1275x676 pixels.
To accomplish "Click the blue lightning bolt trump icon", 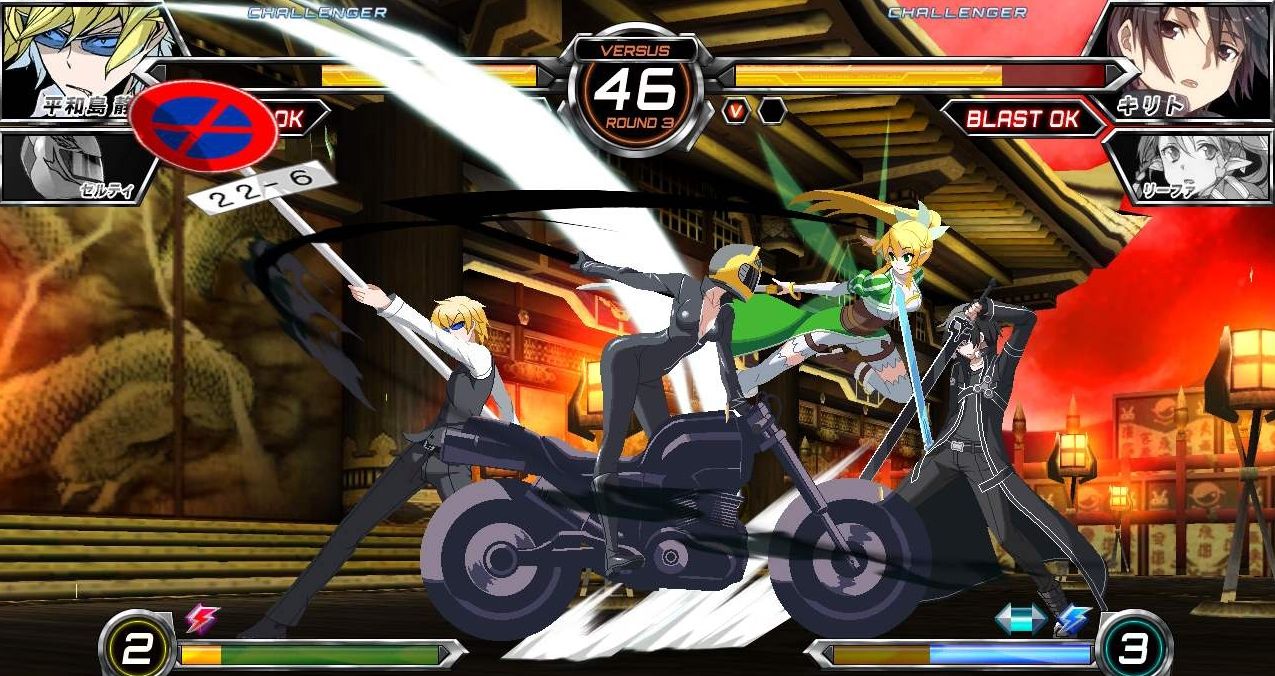I will [1073, 620].
